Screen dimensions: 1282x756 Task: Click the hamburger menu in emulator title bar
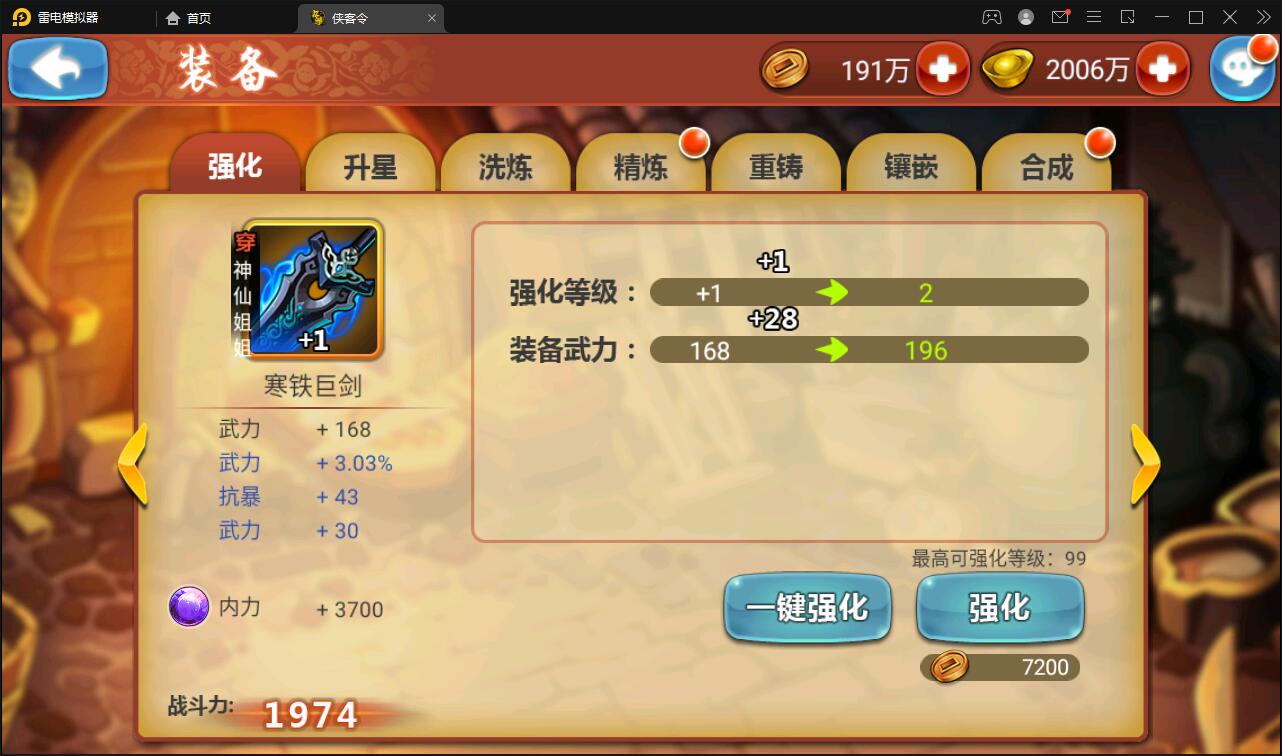[1094, 17]
